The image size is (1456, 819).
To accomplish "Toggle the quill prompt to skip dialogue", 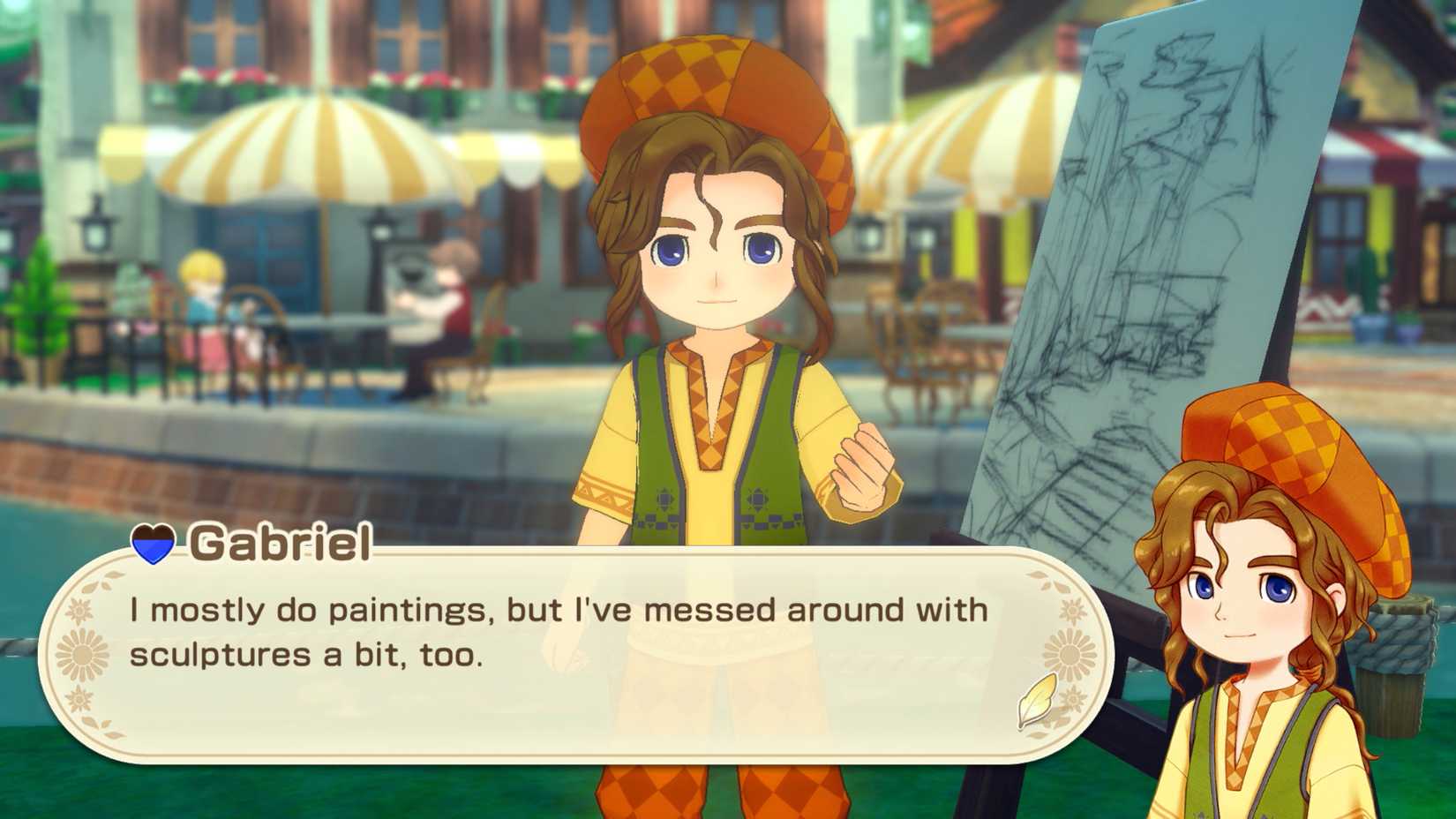I will tap(1035, 702).
